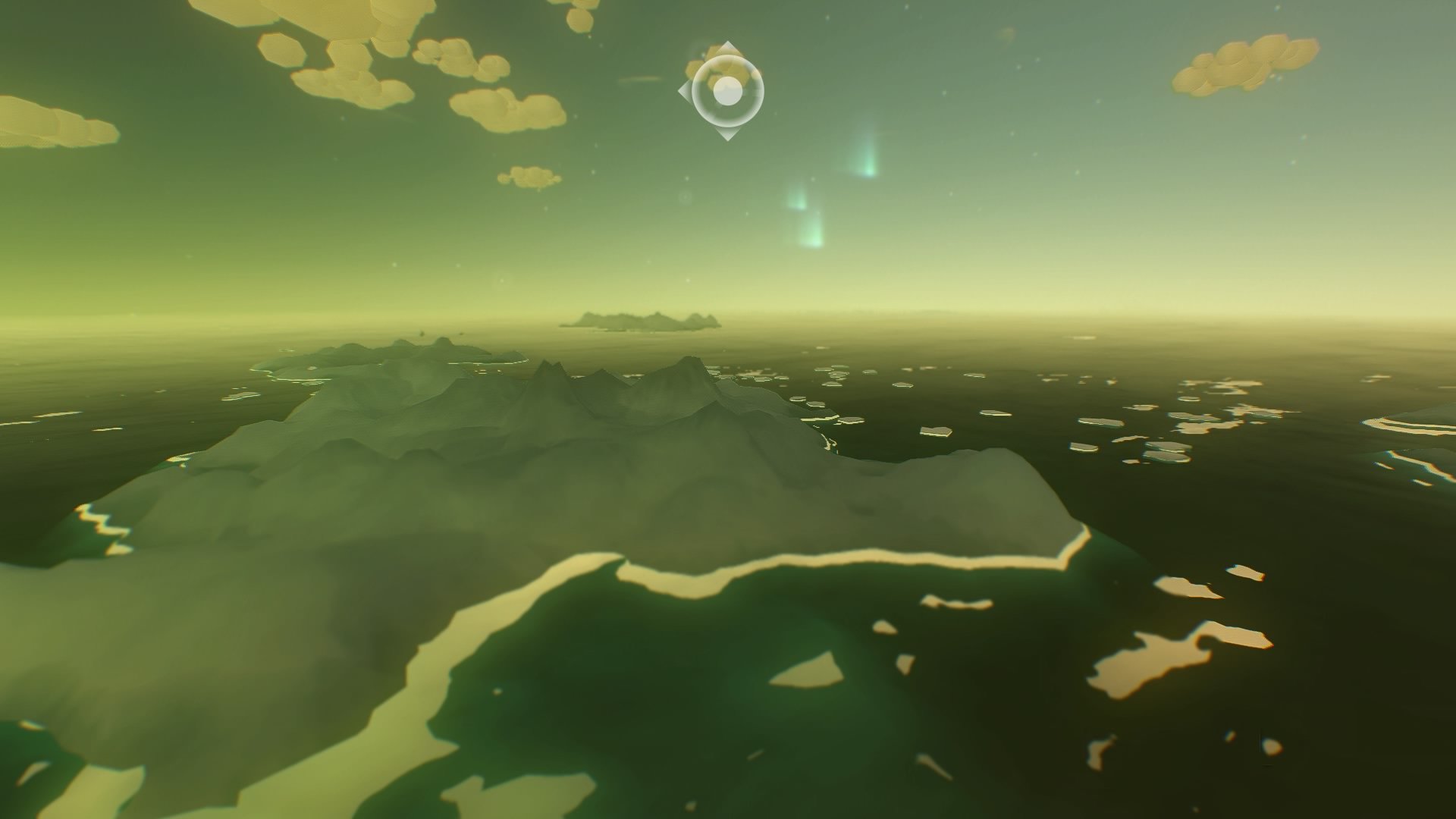
Task: Select the circular diamond waypoint marker
Action: click(x=727, y=91)
